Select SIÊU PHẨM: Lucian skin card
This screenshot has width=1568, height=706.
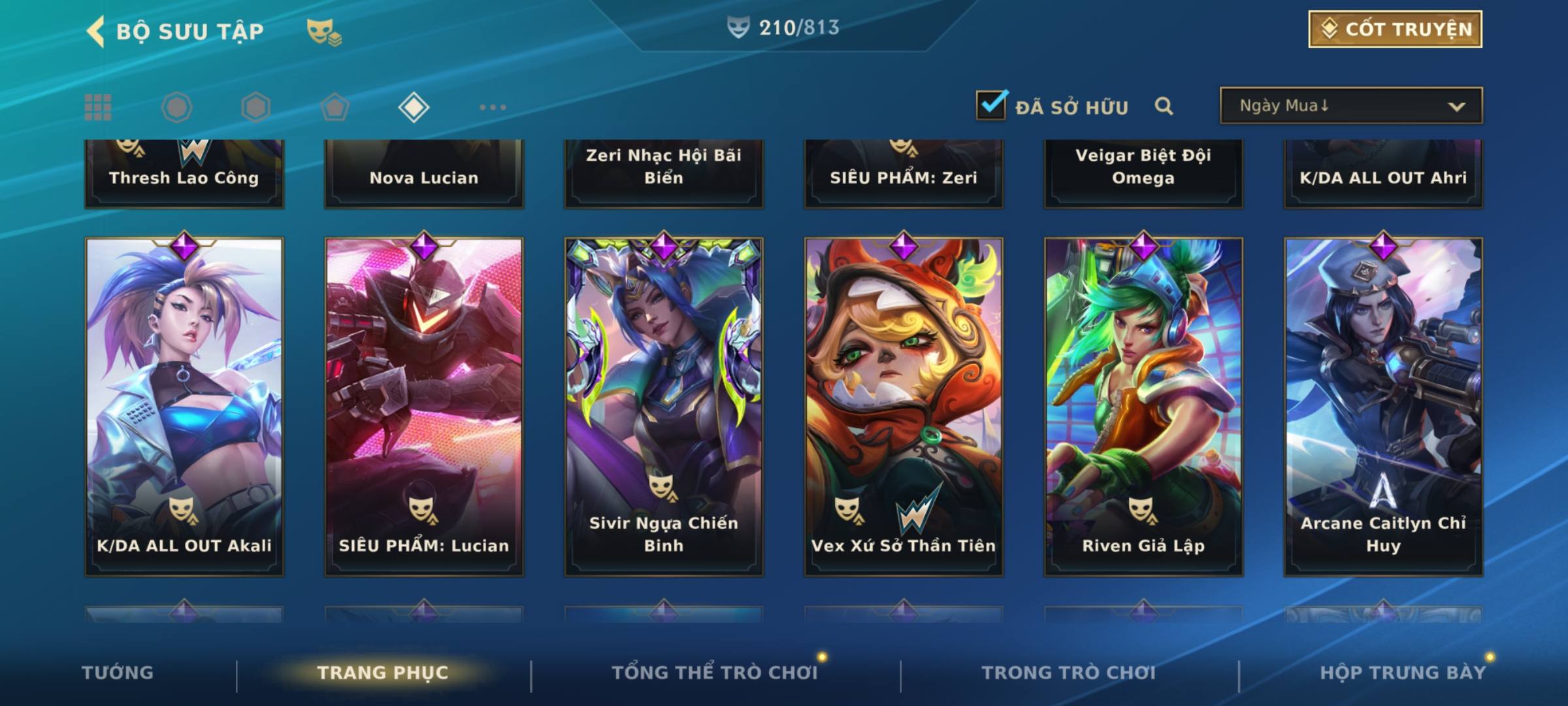[x=424, y=405]
